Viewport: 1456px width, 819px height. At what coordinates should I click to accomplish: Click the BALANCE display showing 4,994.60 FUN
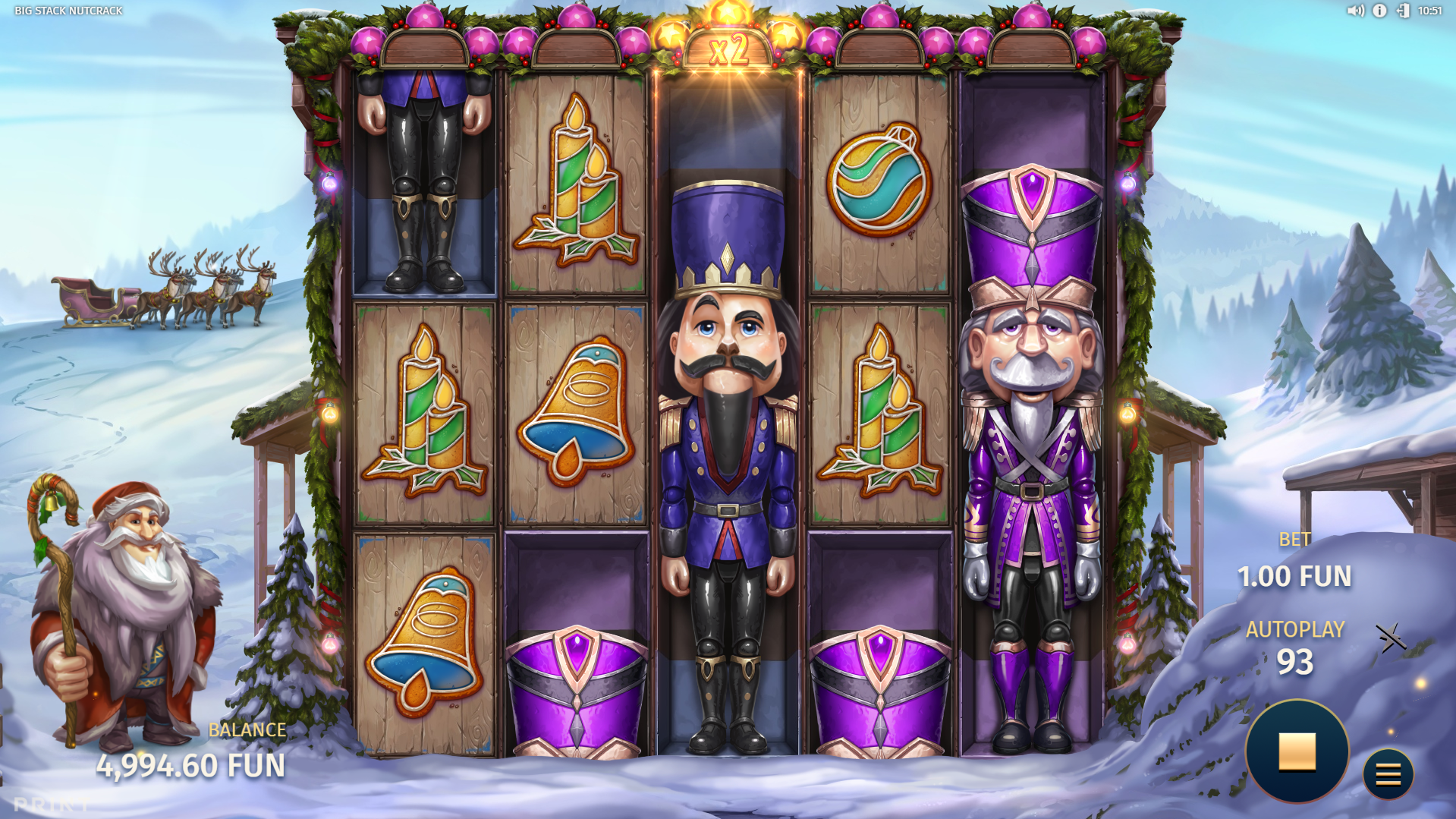pyautogui.click(x=193, y=765)
